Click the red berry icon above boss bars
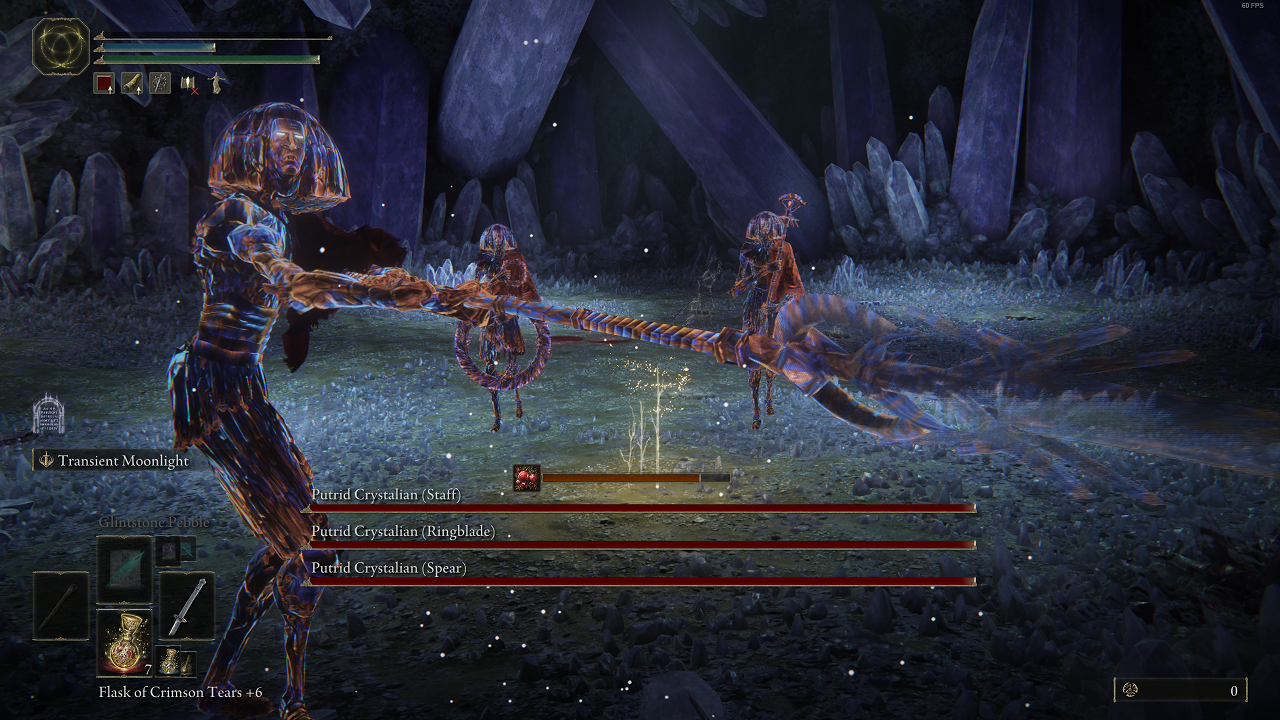Image resolution: width=1280 pixels, height=720 pixels. 526,478
